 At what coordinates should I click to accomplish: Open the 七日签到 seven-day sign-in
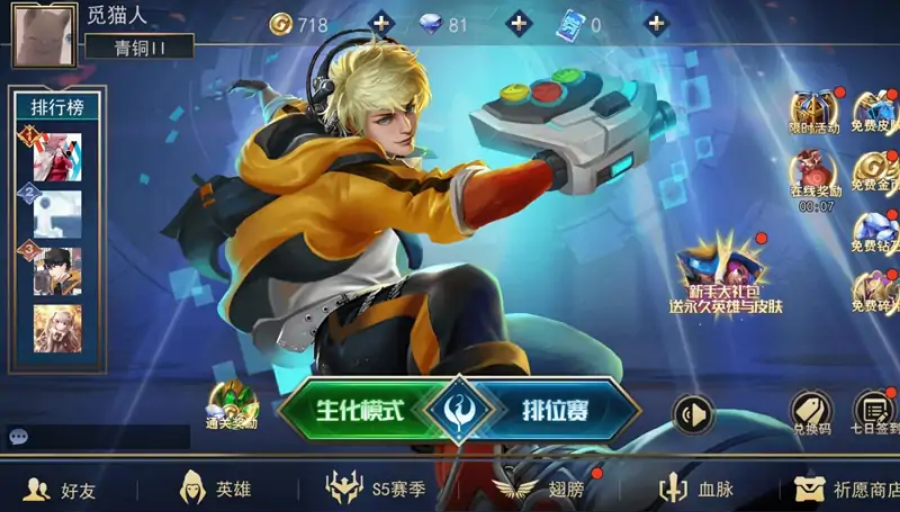coord(875,410)
